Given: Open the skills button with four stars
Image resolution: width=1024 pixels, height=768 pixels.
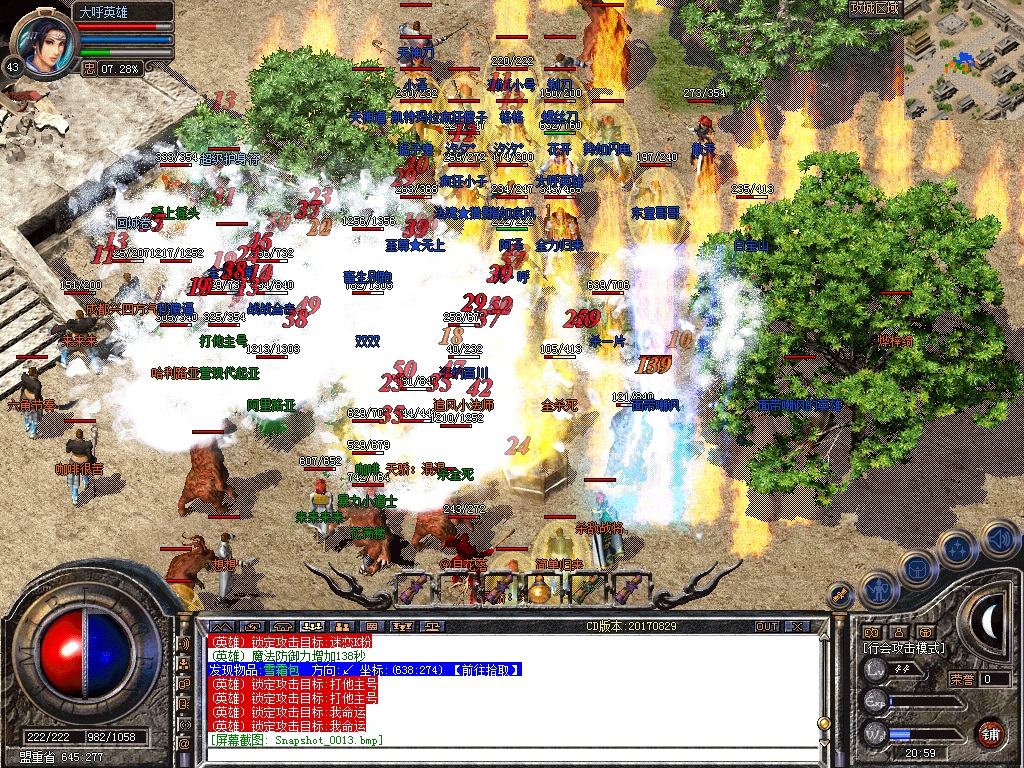Looking at the screenshot, I should 957,547.
